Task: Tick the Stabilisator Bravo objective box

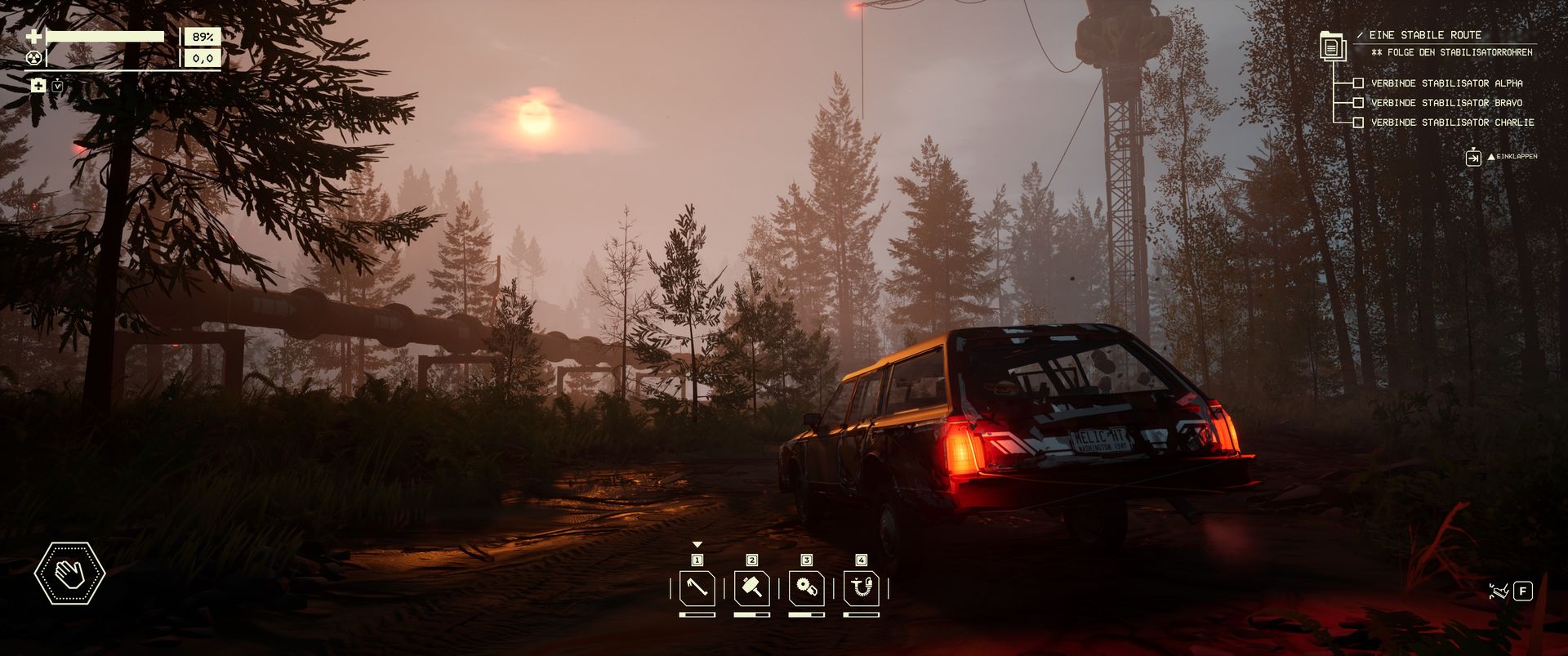Action: 1358,103
